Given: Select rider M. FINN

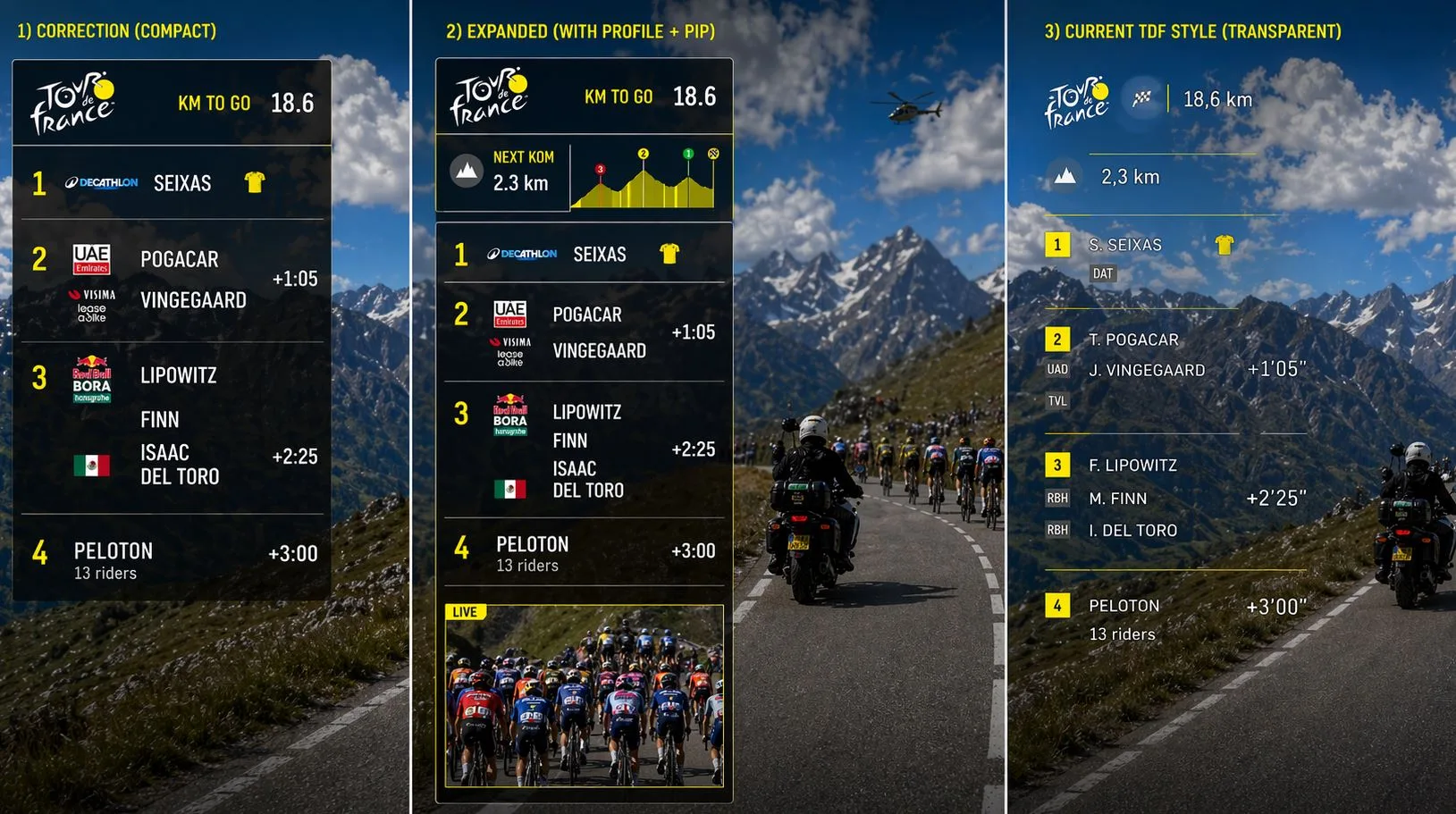Looking at the screenshot, I should coord(1117,499).
